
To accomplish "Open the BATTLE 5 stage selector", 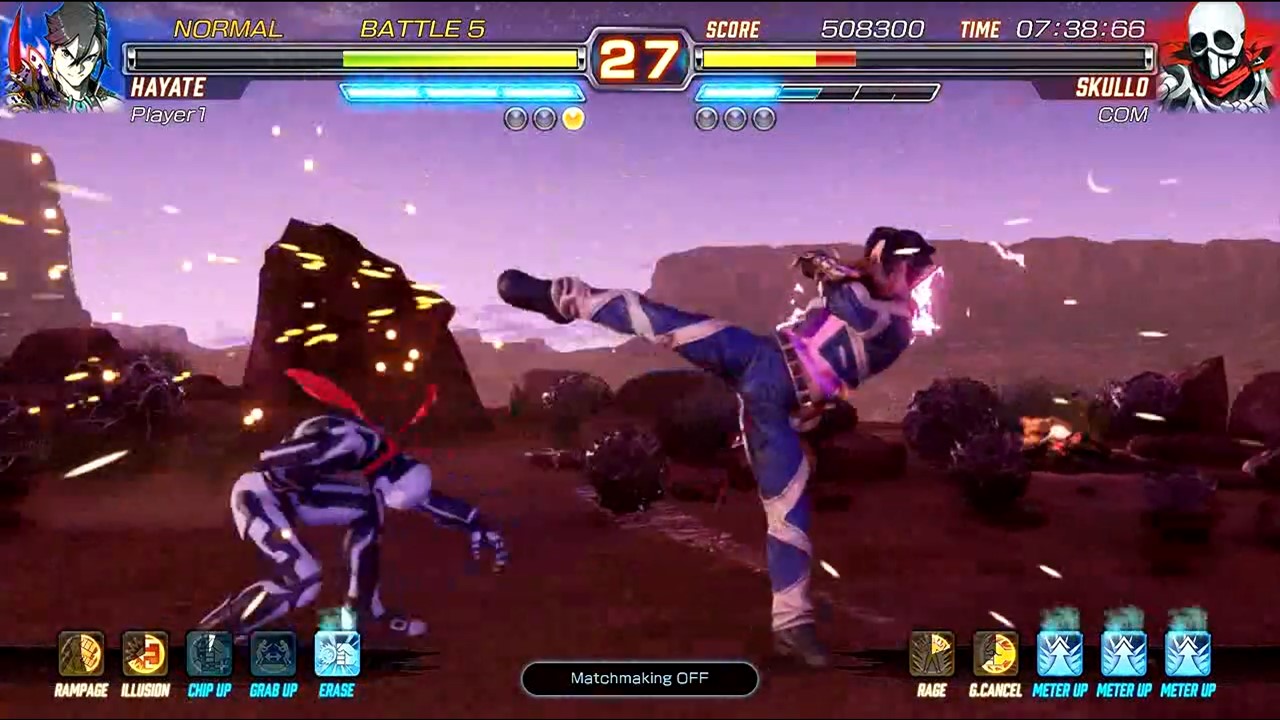I will point(424,29).
